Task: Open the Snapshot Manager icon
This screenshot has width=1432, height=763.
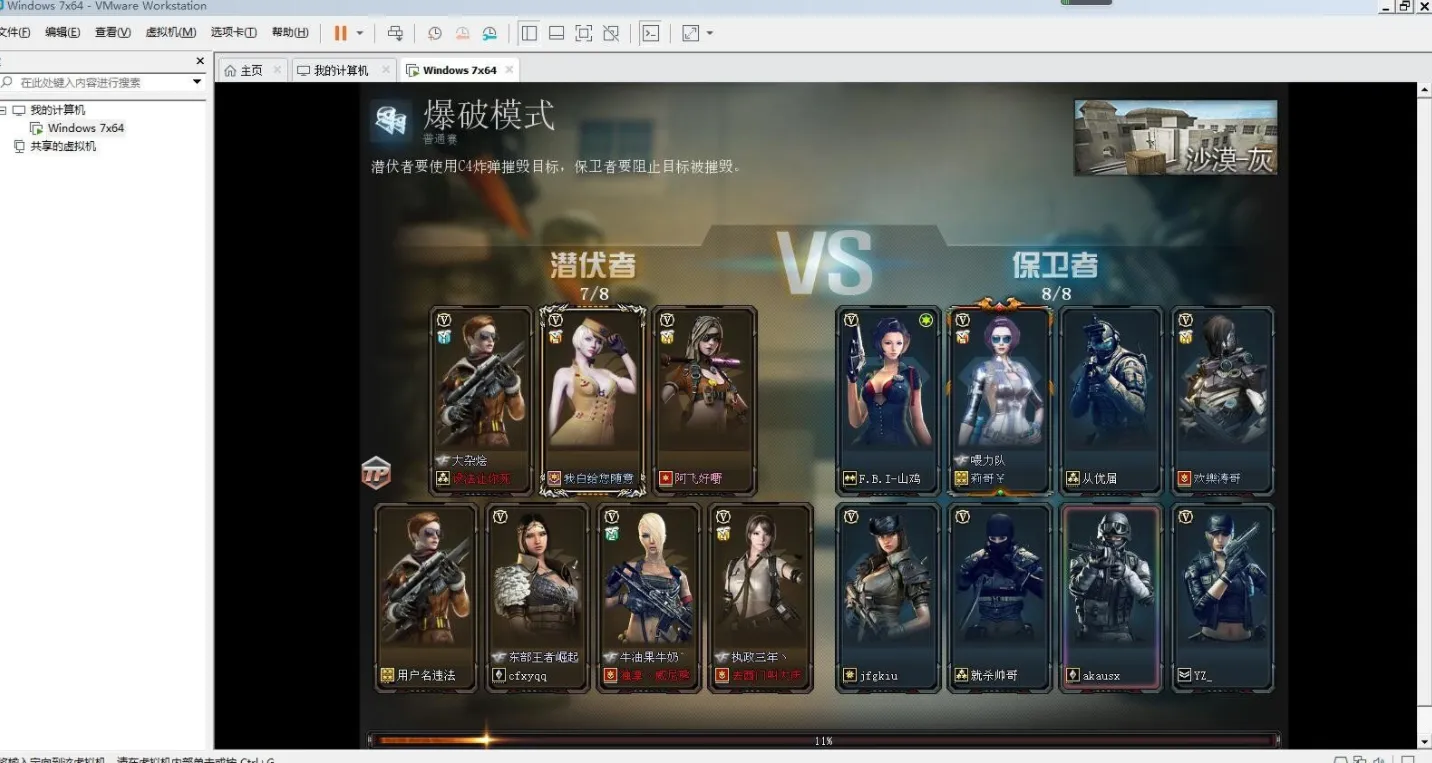Action: coord(489,33)
